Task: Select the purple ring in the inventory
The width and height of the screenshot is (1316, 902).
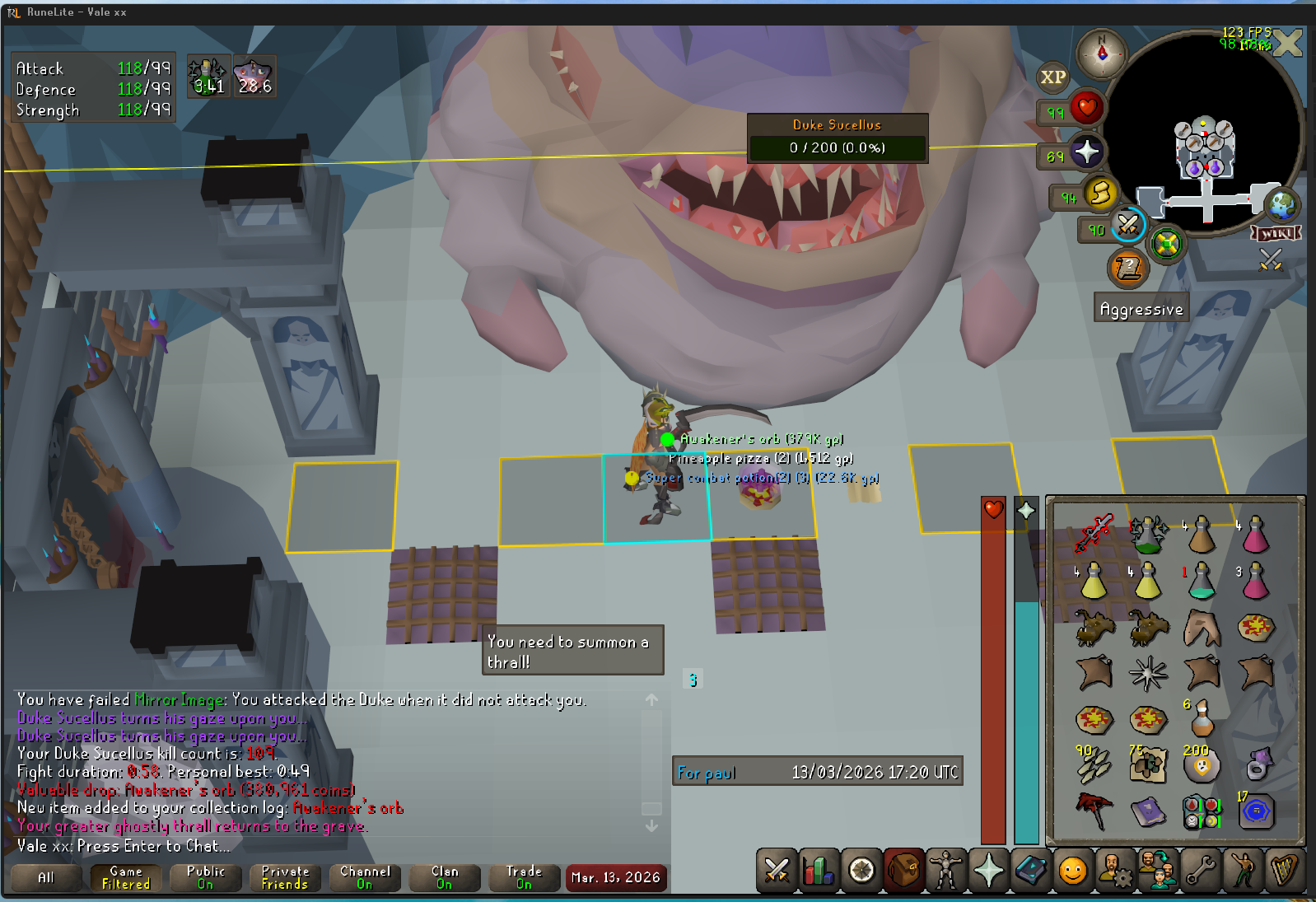Action: pos(1257,764)
